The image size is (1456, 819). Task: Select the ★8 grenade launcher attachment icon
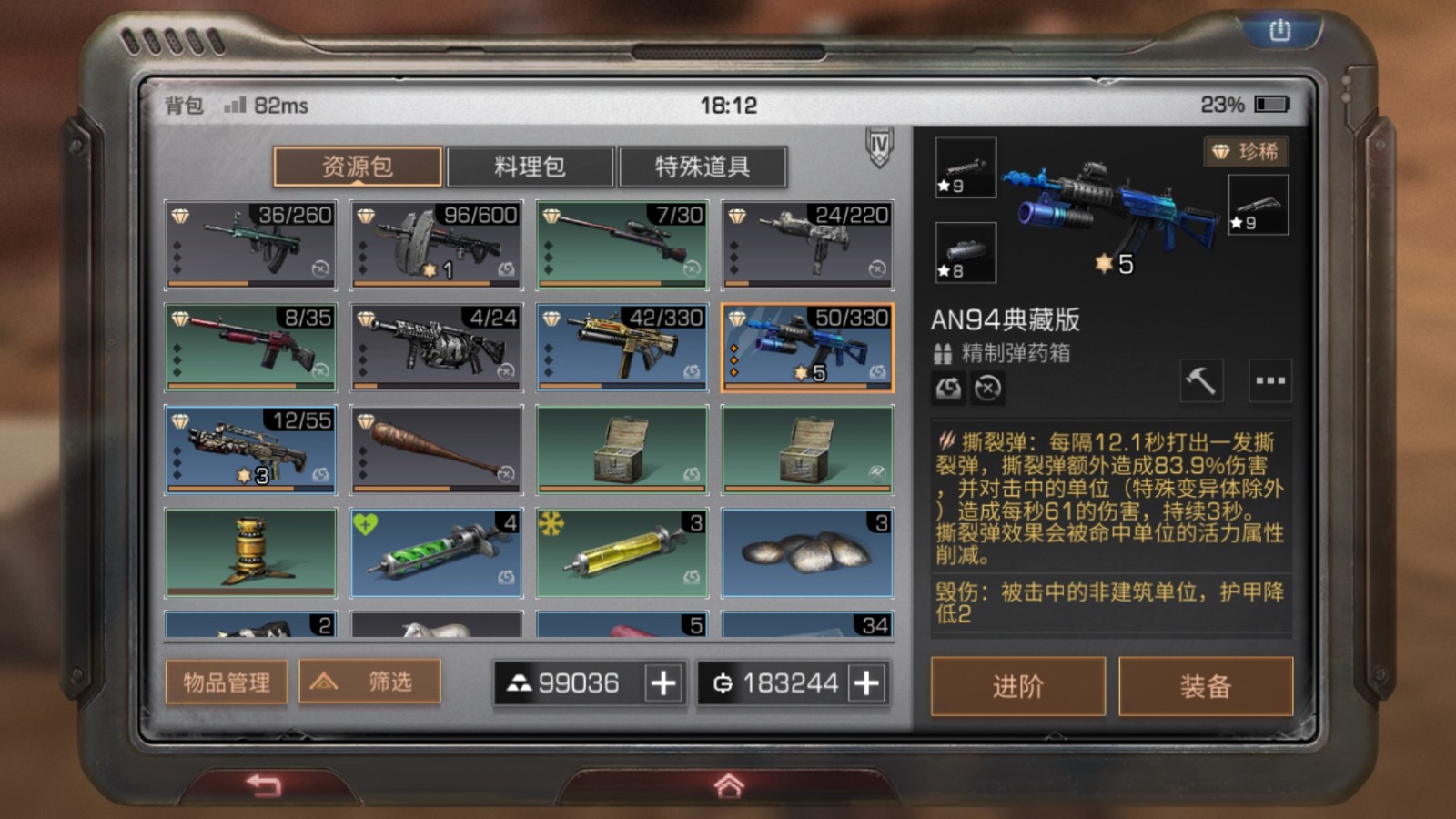[x=965, y=253]
